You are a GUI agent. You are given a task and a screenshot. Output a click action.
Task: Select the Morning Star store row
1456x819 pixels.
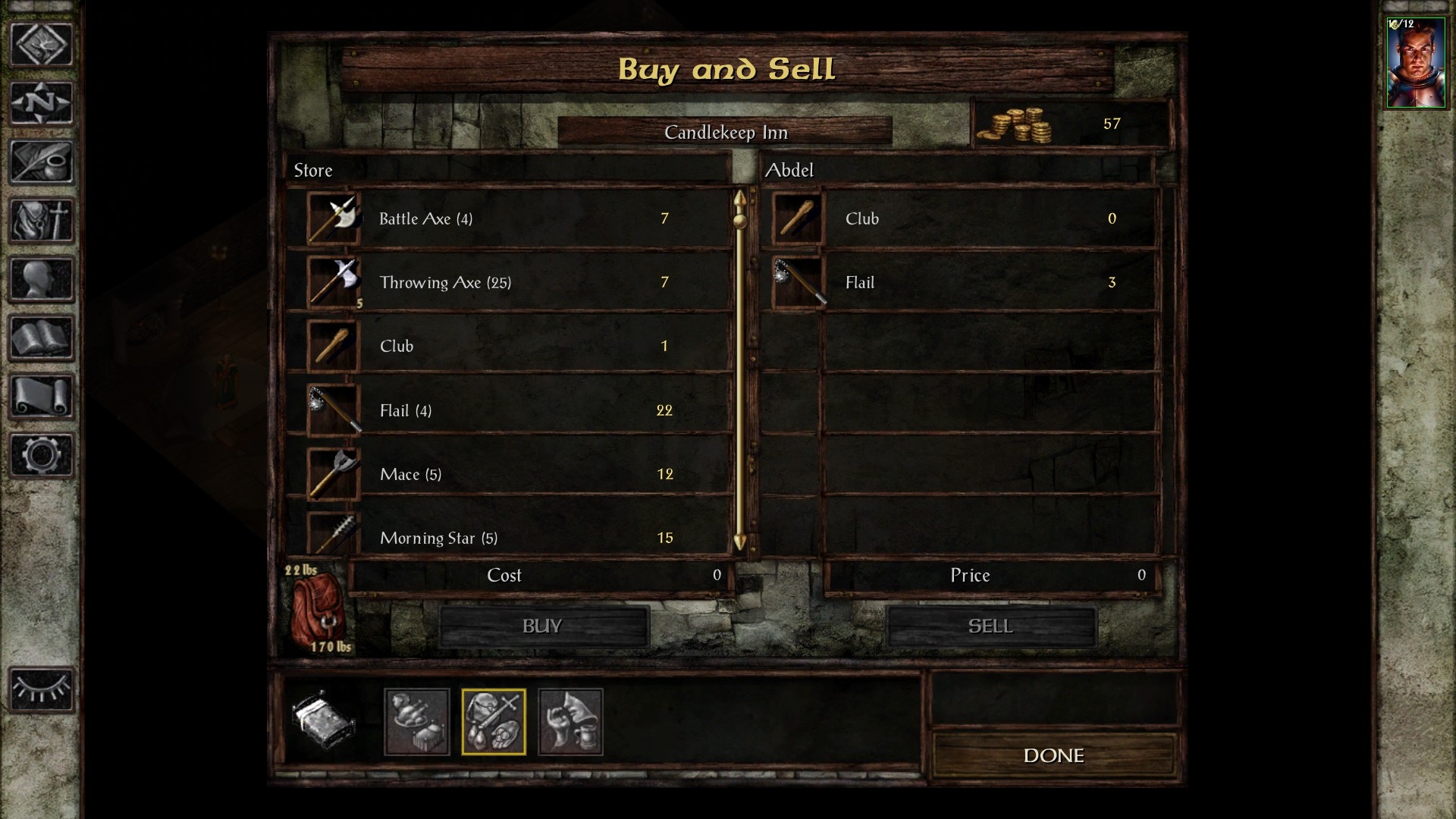[508, 536]
